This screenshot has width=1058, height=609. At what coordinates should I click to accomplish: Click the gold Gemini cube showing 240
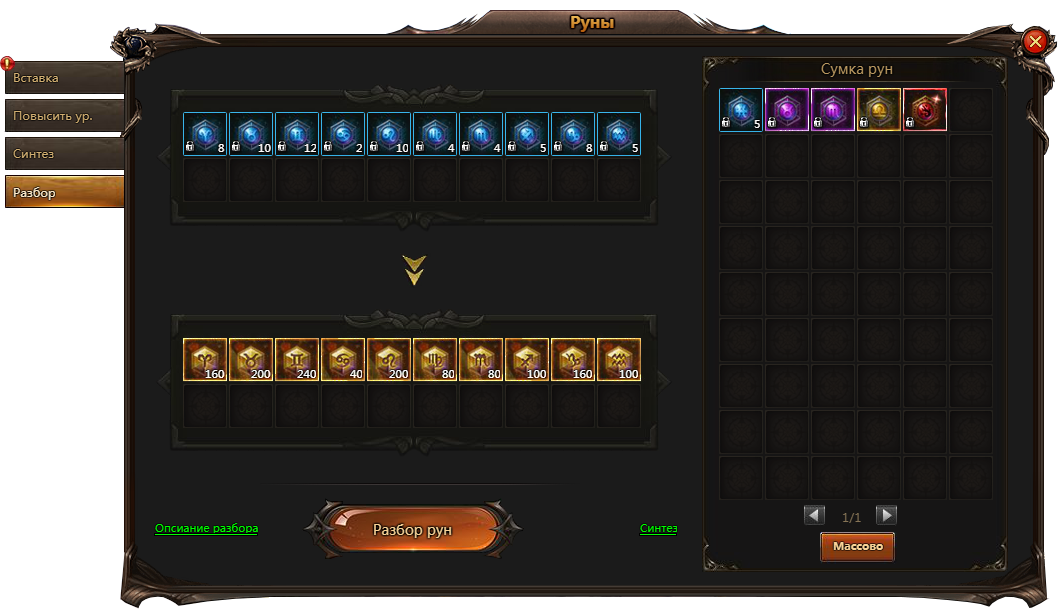[x=297, y=360]
